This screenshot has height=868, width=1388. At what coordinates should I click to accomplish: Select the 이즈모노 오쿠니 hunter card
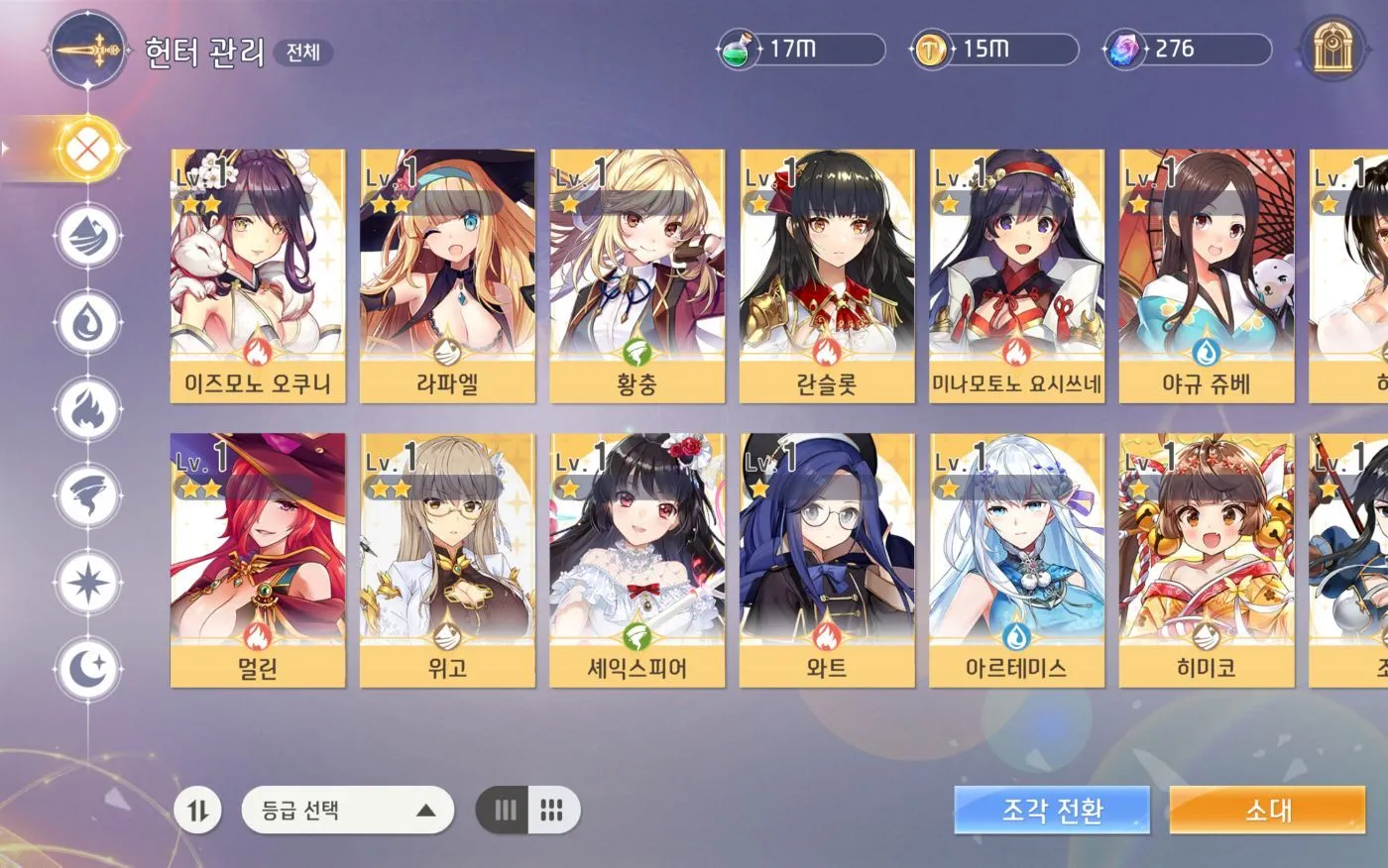258,275
